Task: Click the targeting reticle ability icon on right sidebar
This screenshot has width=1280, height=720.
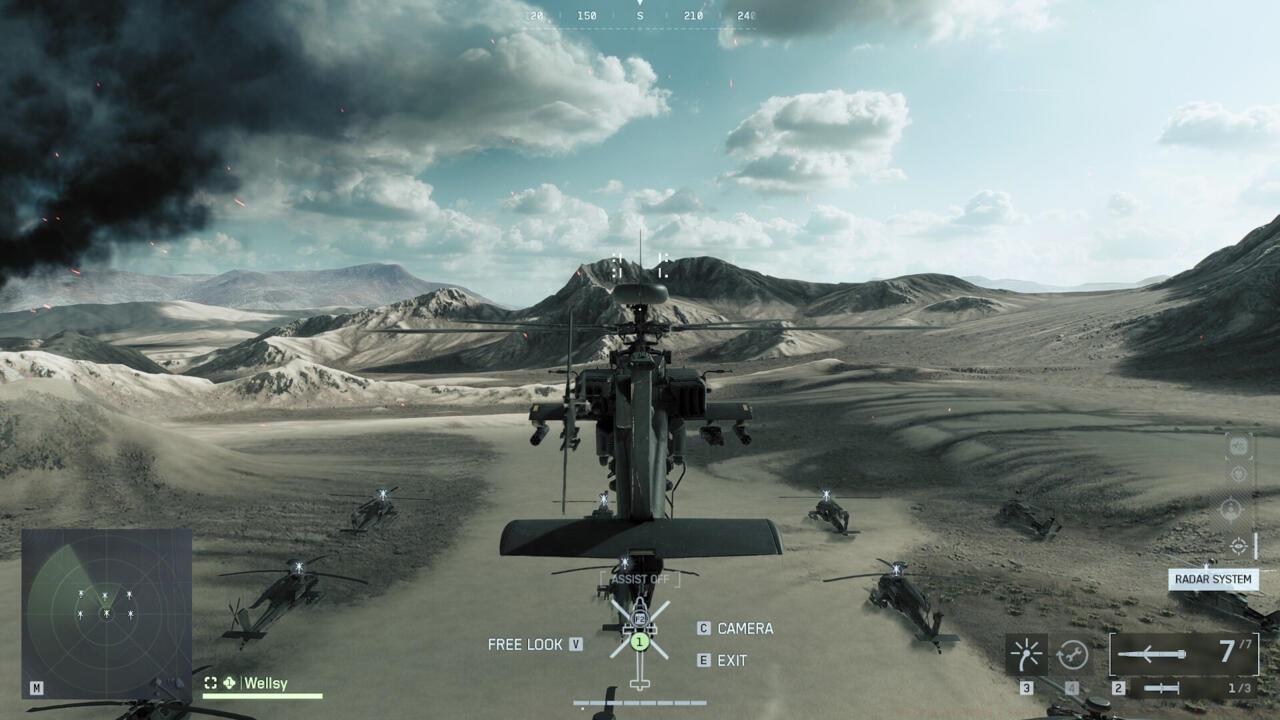Action: [x=1239, y=545]
